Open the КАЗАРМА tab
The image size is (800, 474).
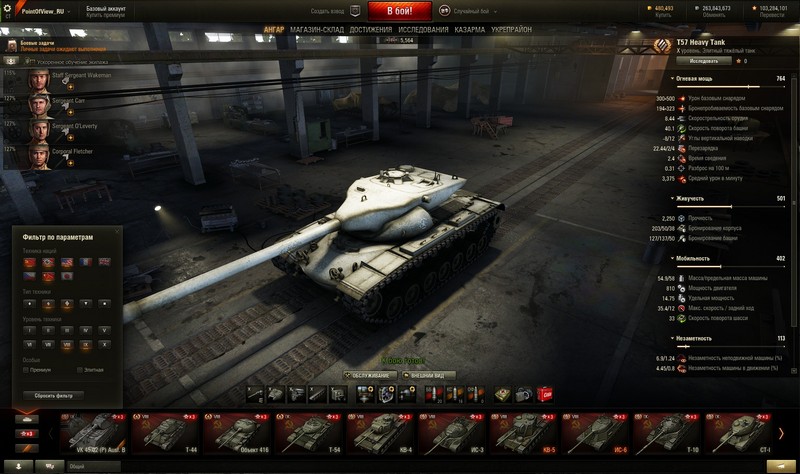click(x=470, y=30)
